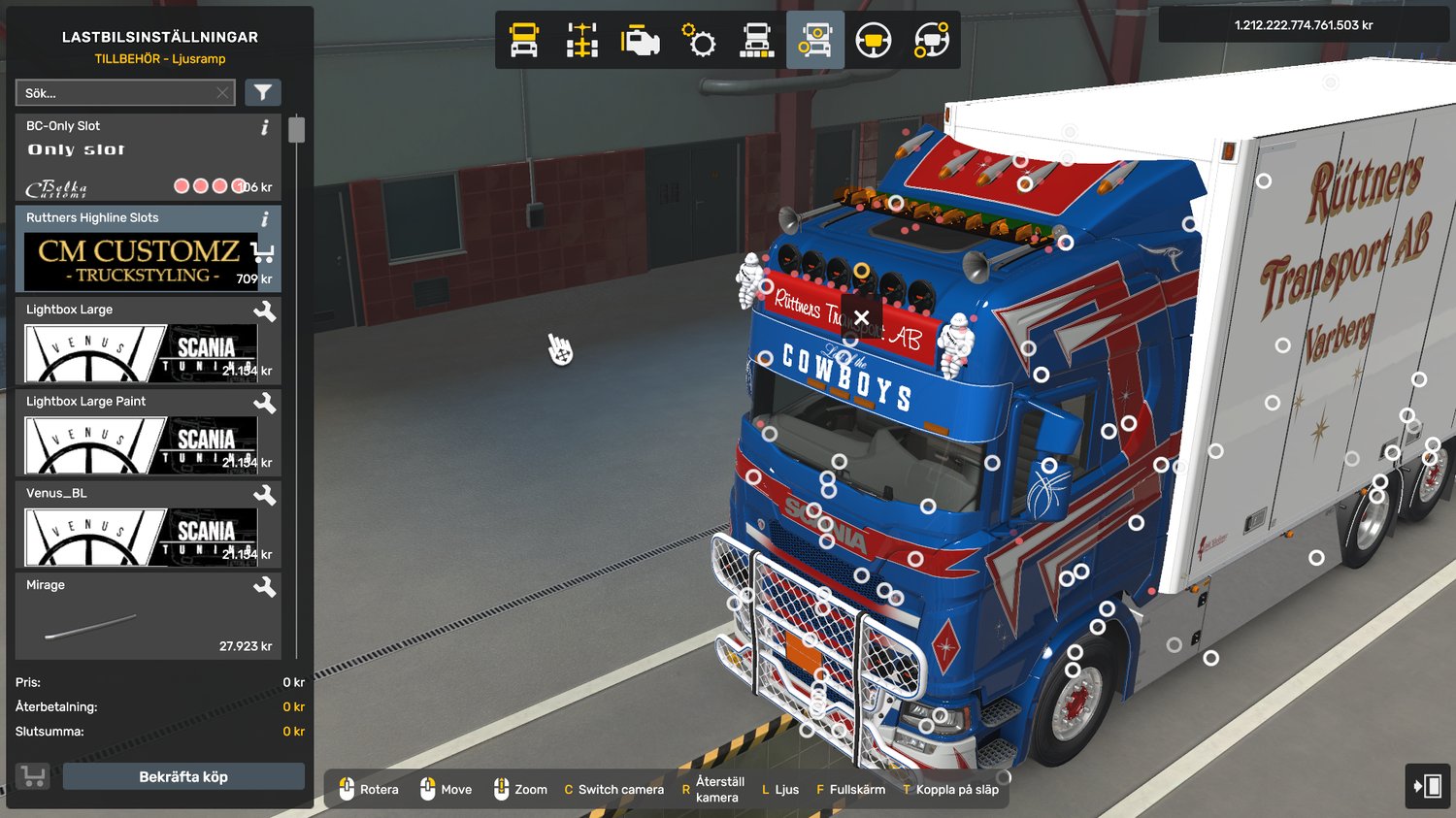
Task: Open the interior accessories category
Action: 932,41
